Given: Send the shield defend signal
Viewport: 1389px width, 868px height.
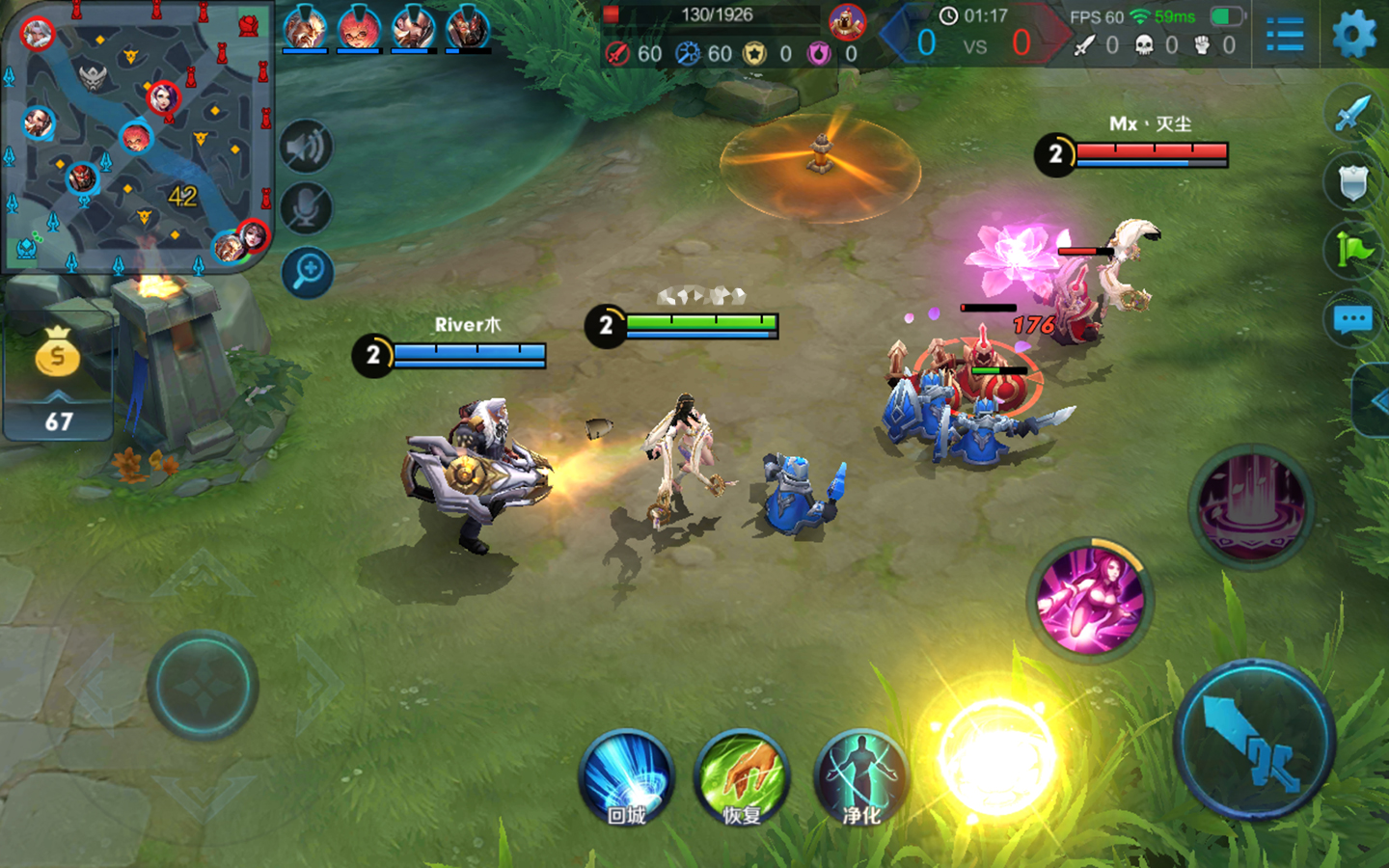Looking at the screenshot, I should click(1352, 180).
